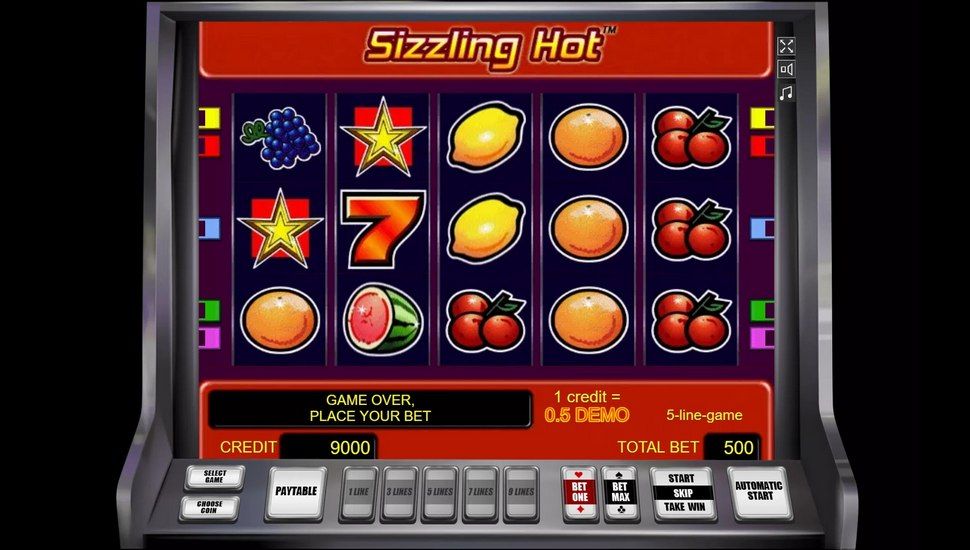Toggle sound with the speaker icon

point(786,69)
